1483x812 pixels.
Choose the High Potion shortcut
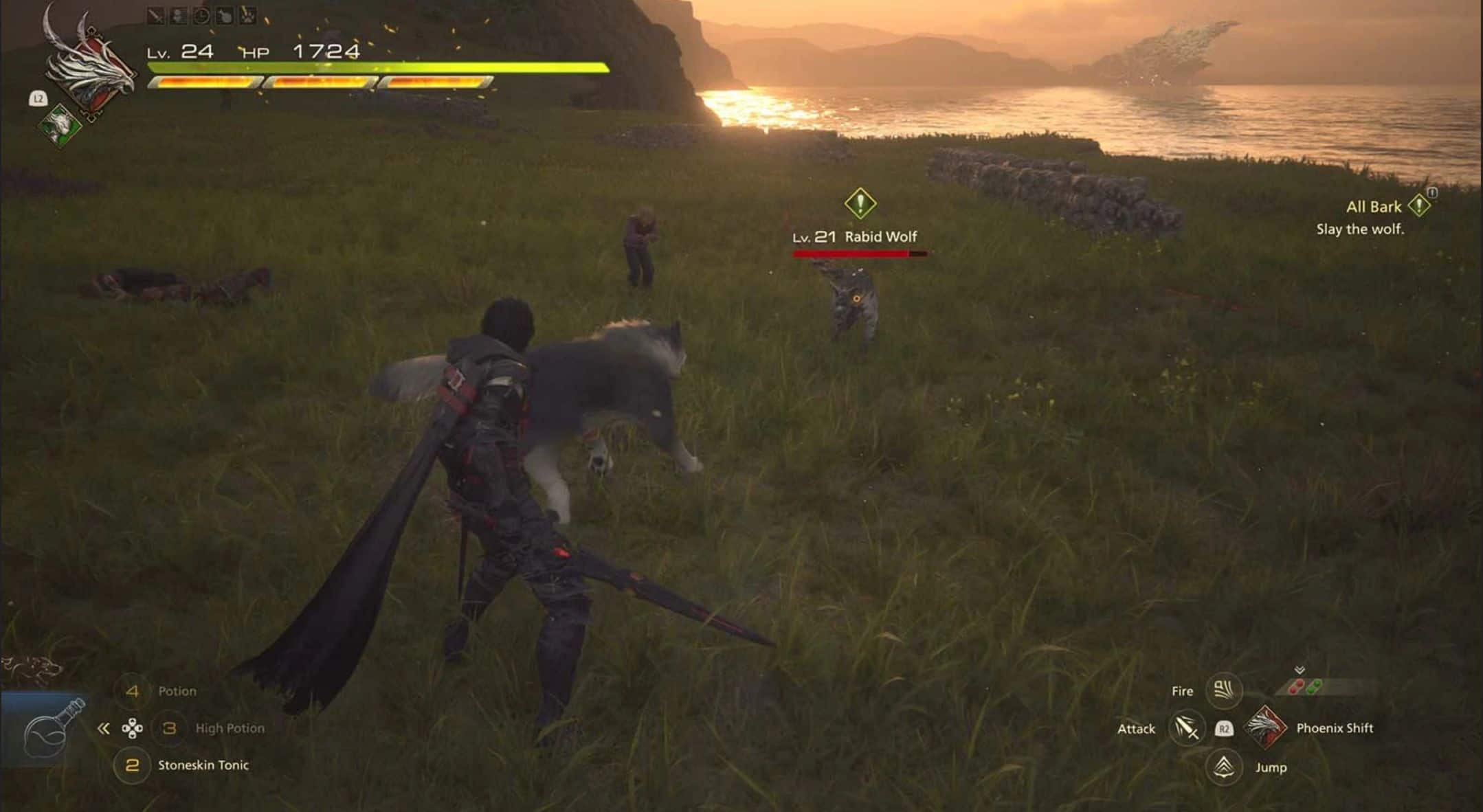[x=169, y=728]
